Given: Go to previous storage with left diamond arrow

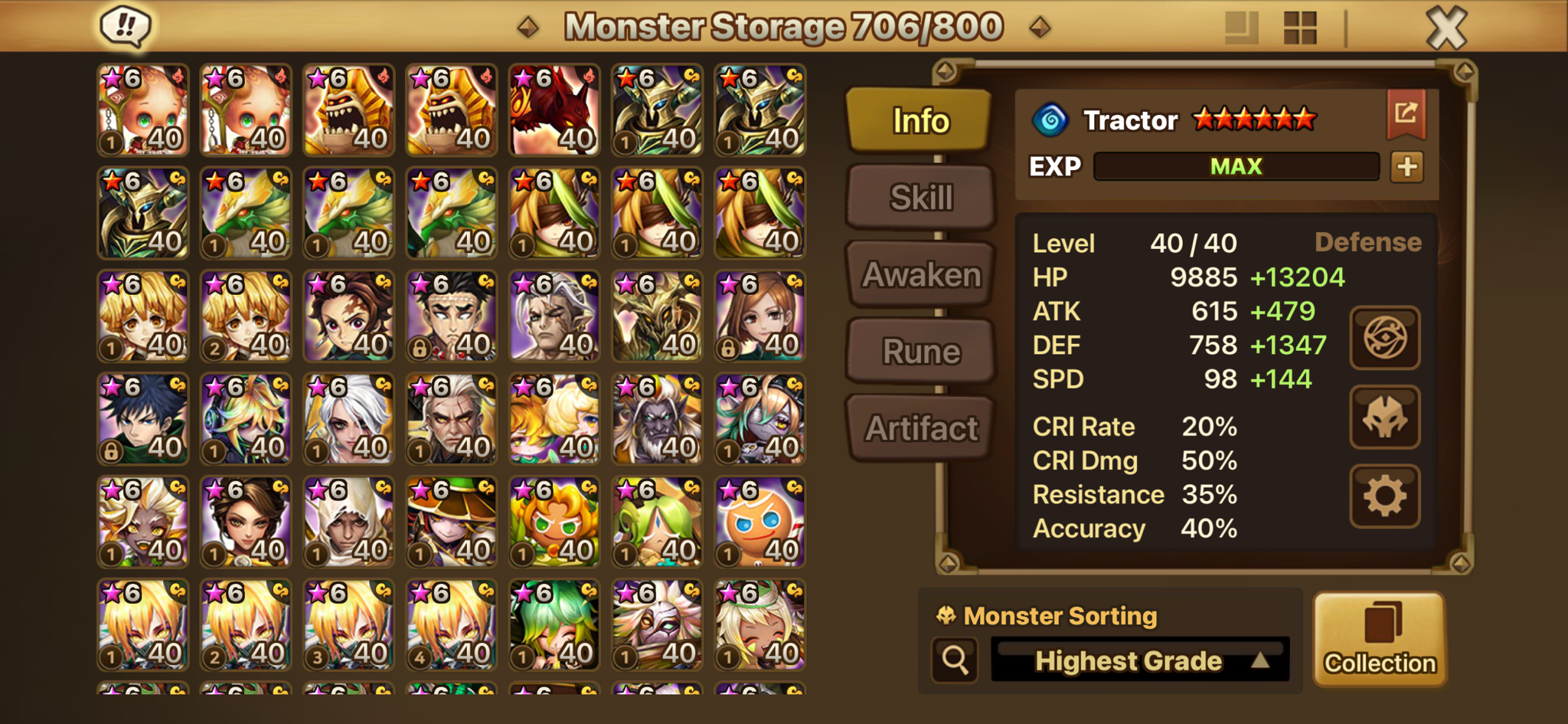Looking at the screenshot, I should click(528, 28).
